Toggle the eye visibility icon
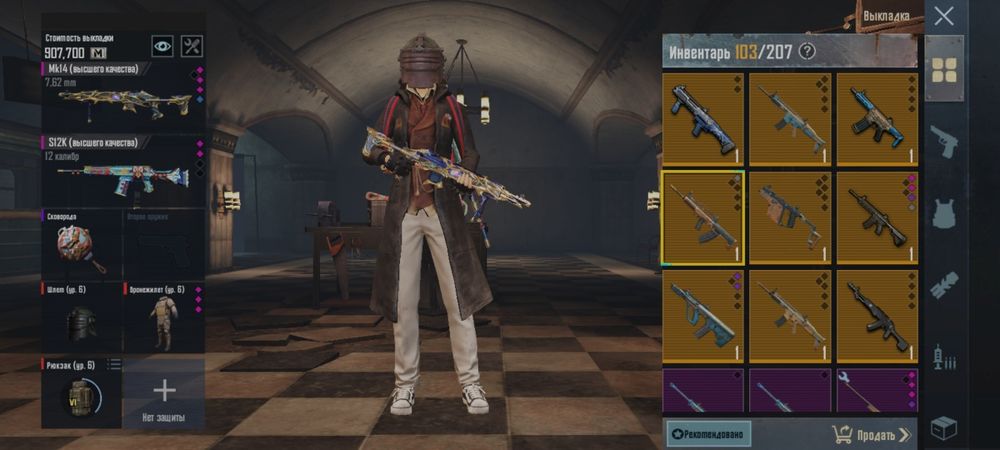The image size is (1000, 450). coord(162,46)
